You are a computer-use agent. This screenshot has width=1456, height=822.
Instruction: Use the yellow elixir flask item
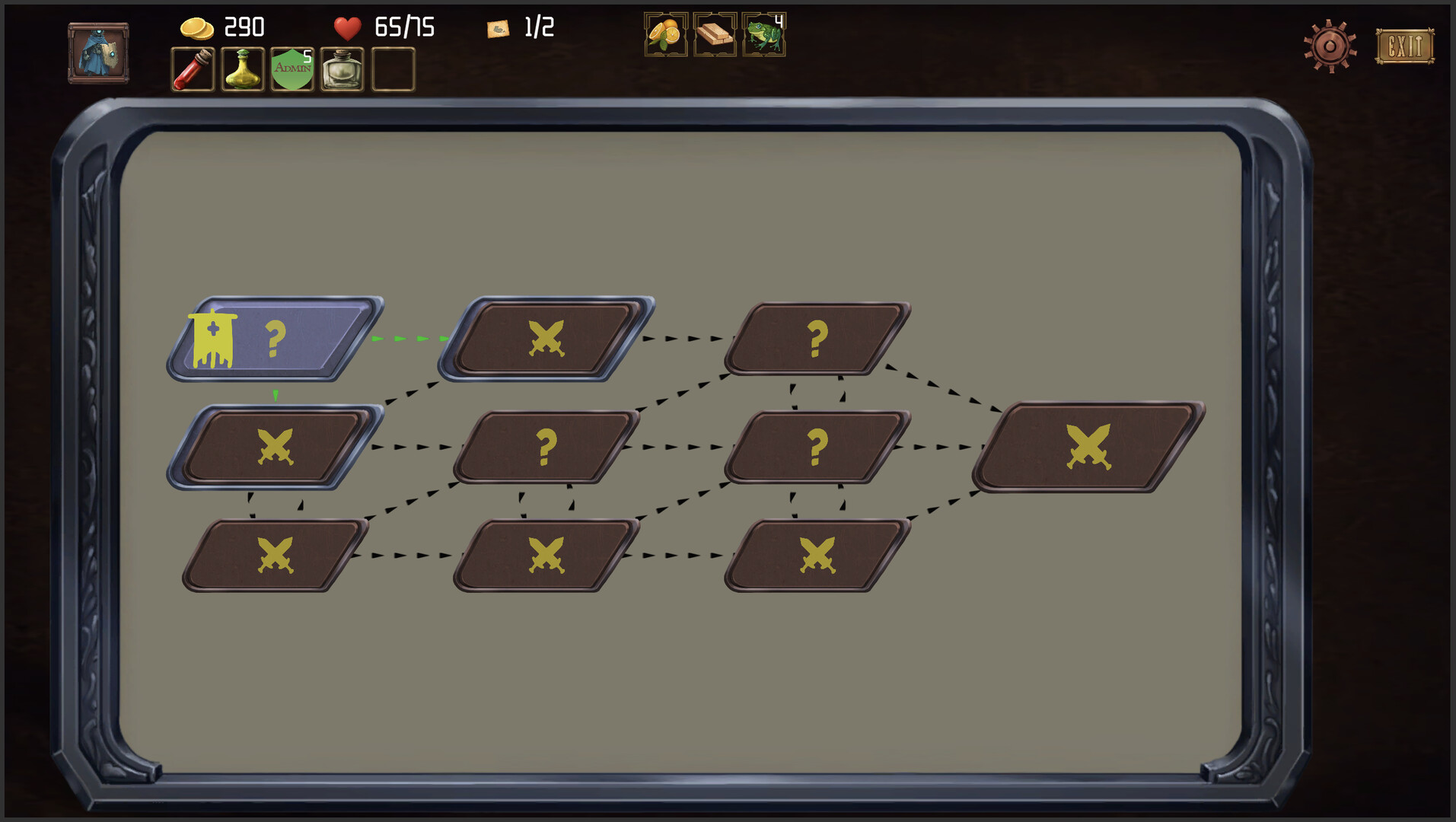(x=242, y=68)
